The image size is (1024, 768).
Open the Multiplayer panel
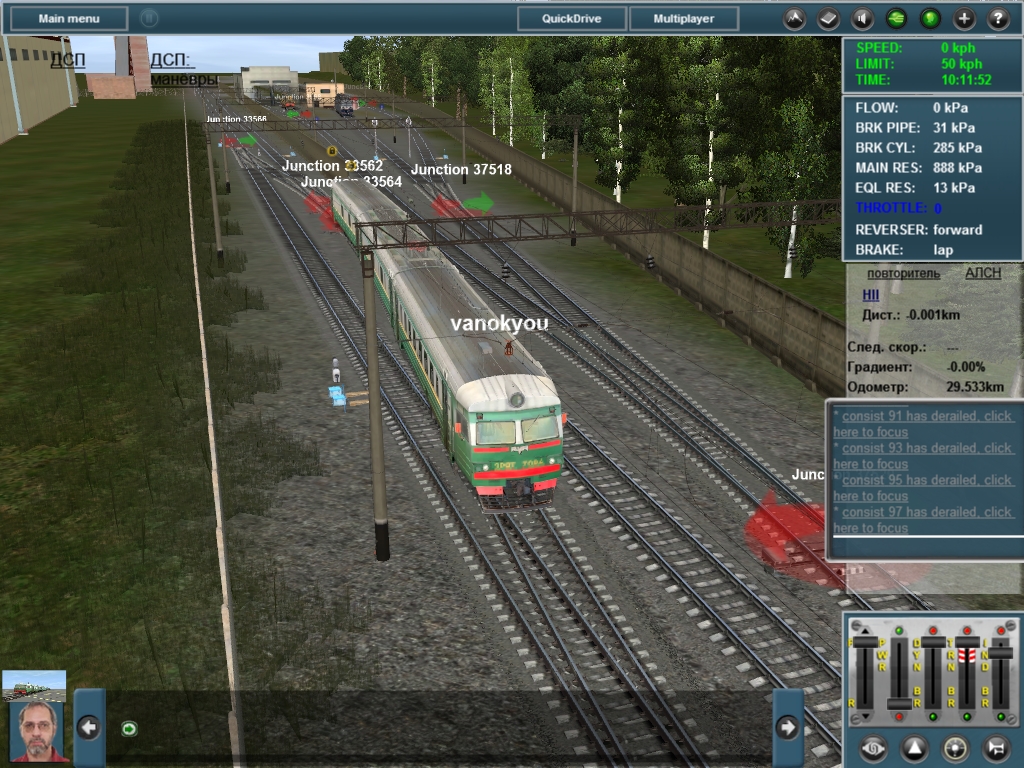pos(685,18)
